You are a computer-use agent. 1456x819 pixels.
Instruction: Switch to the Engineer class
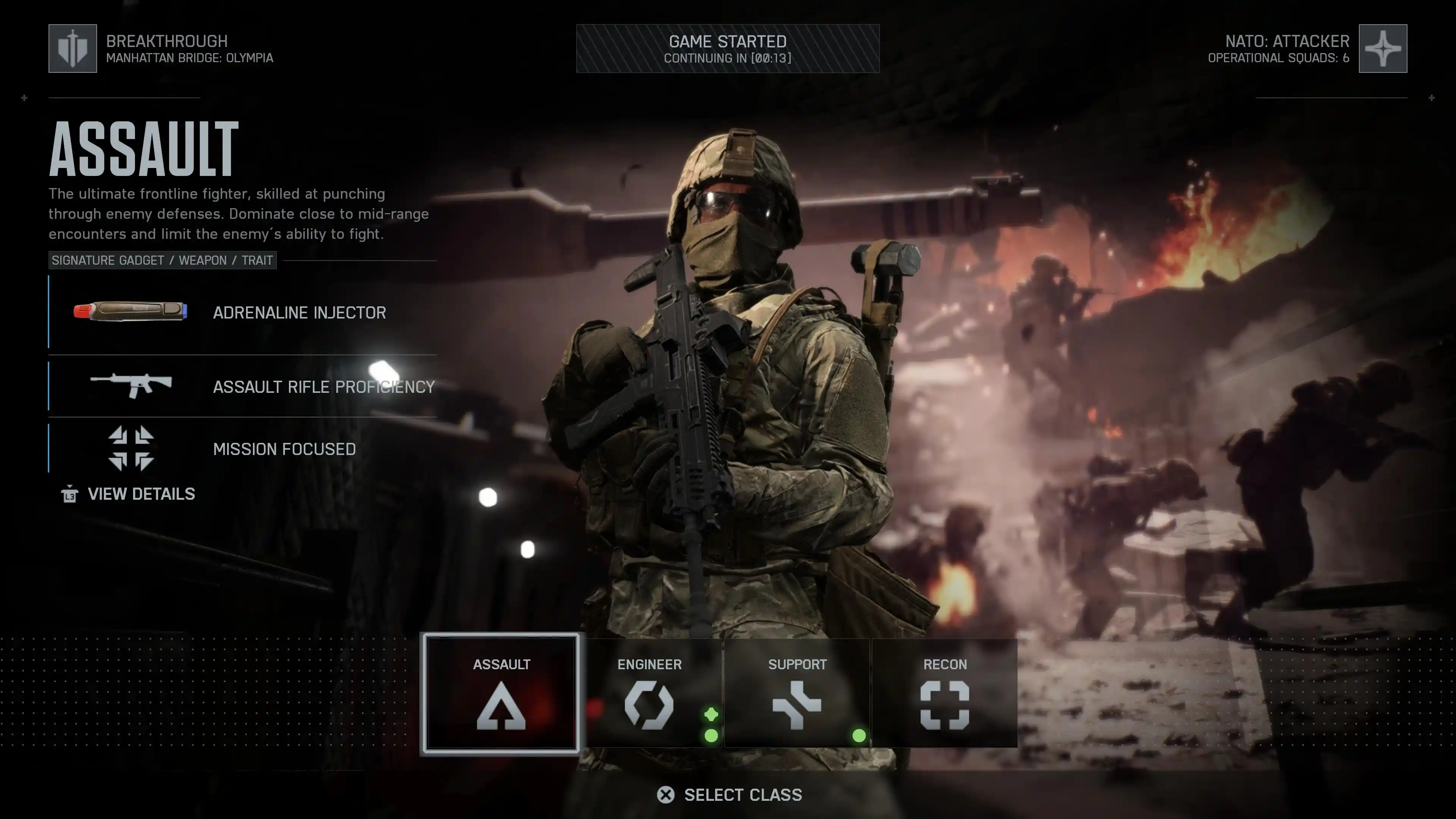point(650,693)
